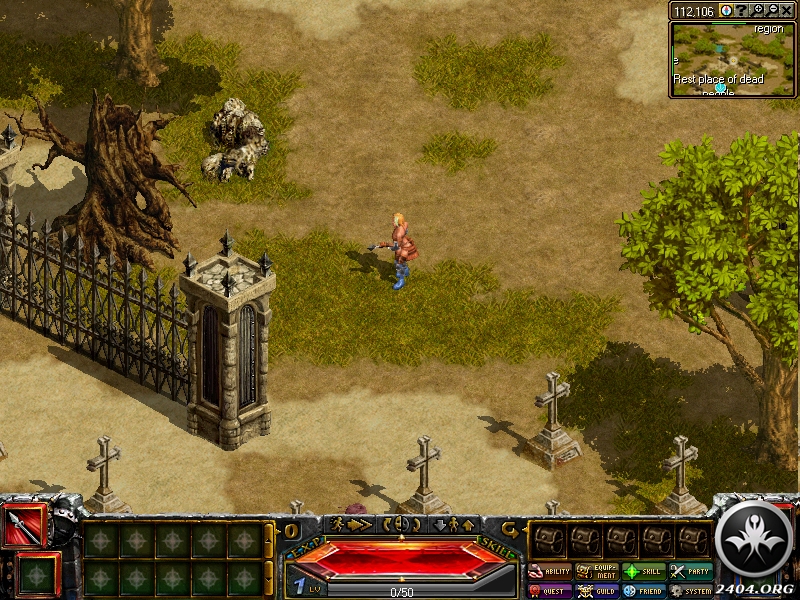Close the minimap panel
Screen dimensions: 800x600
click(788, 10)
